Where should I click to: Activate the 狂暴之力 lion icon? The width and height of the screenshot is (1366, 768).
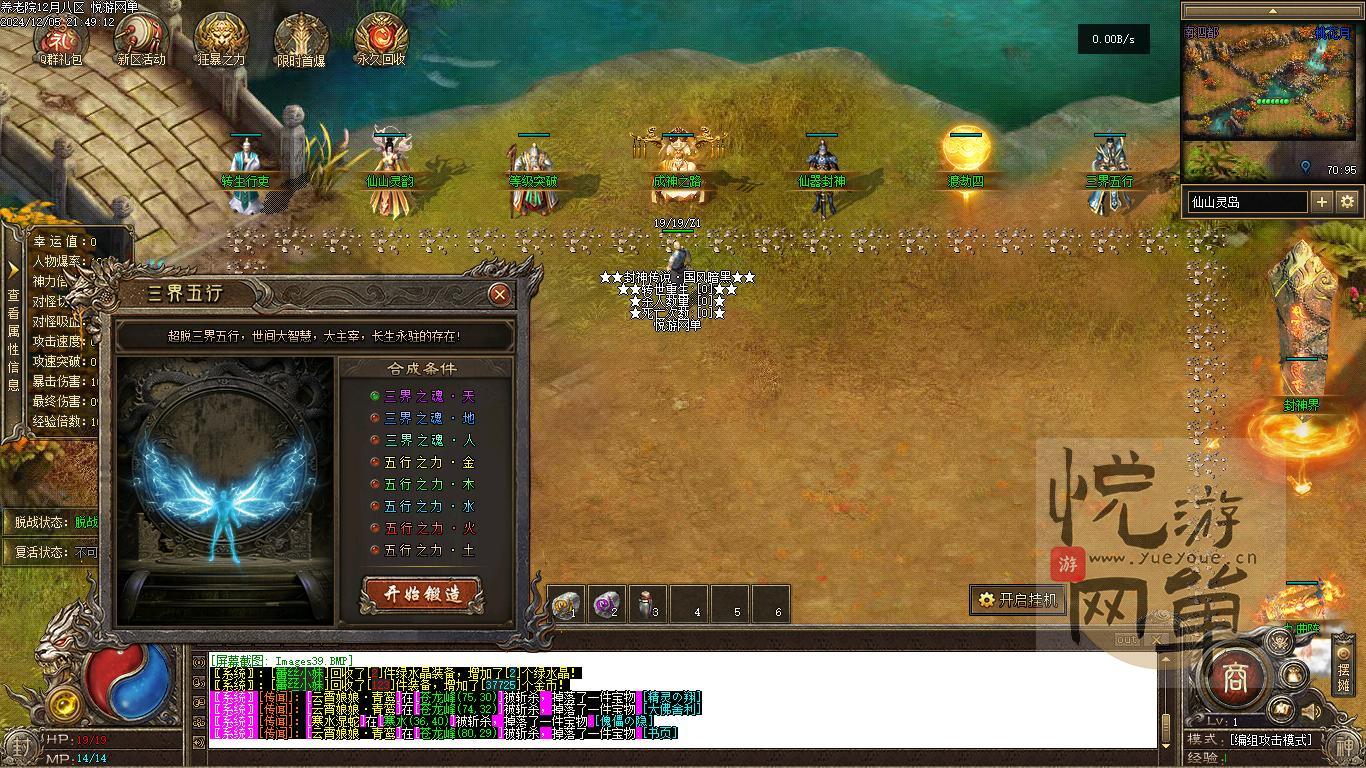click(221, 37)
